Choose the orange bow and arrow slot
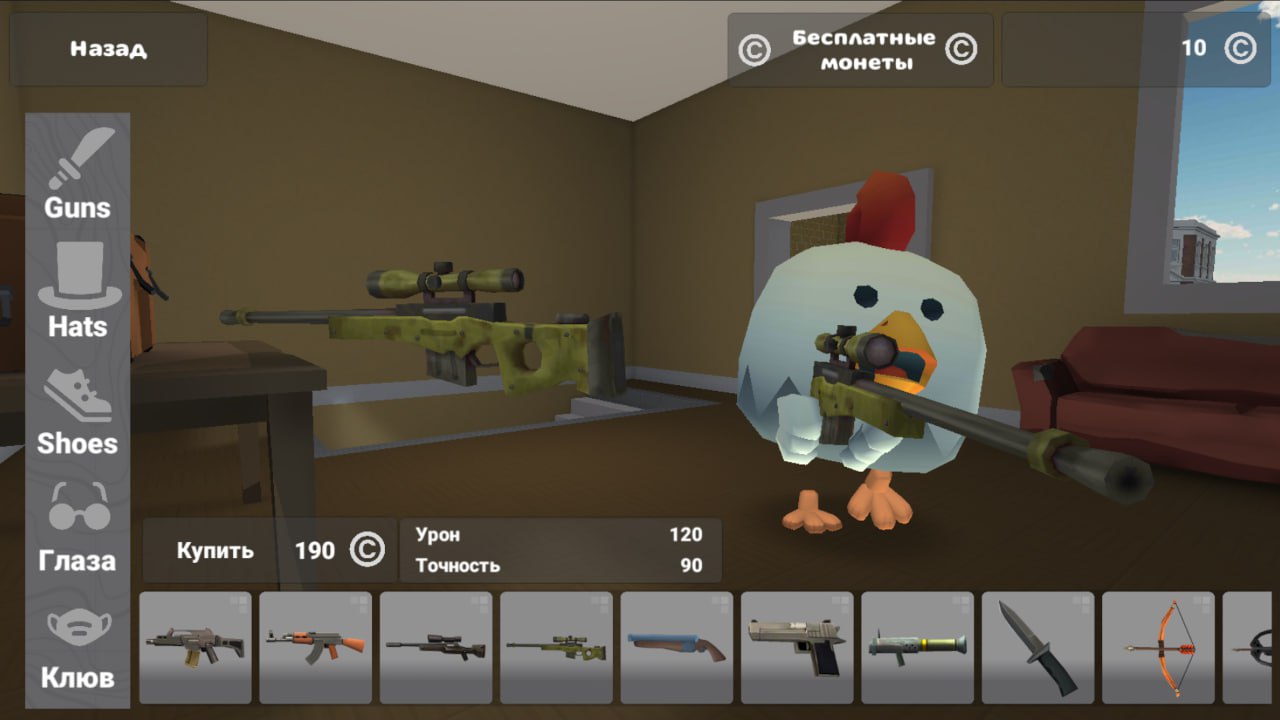Viewport: 1280px width, 720px height. click(x=1158, y=647)
